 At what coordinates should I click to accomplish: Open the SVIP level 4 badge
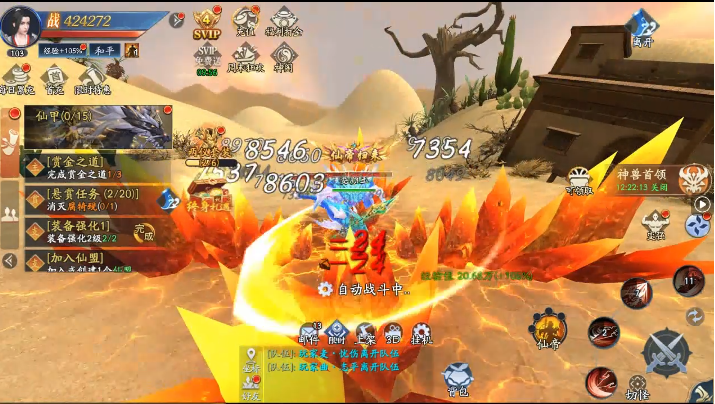206,24
